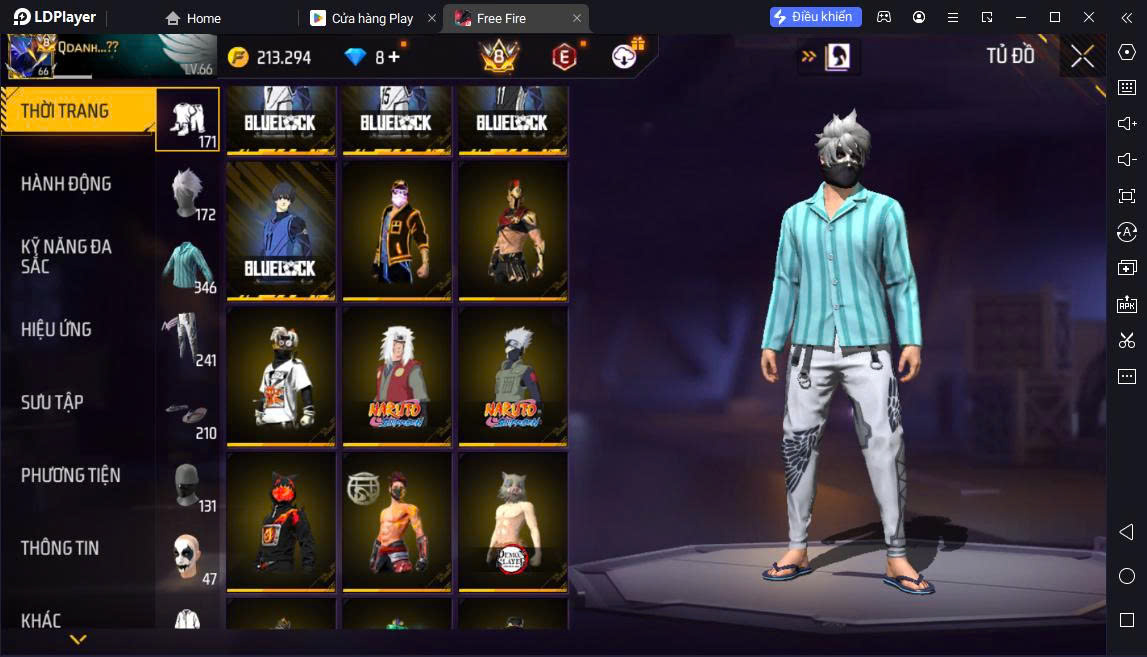This screenshot has height=657, width=1147.
Task: Open the shoes subcategory showing 210
Action: coord(188,412)
